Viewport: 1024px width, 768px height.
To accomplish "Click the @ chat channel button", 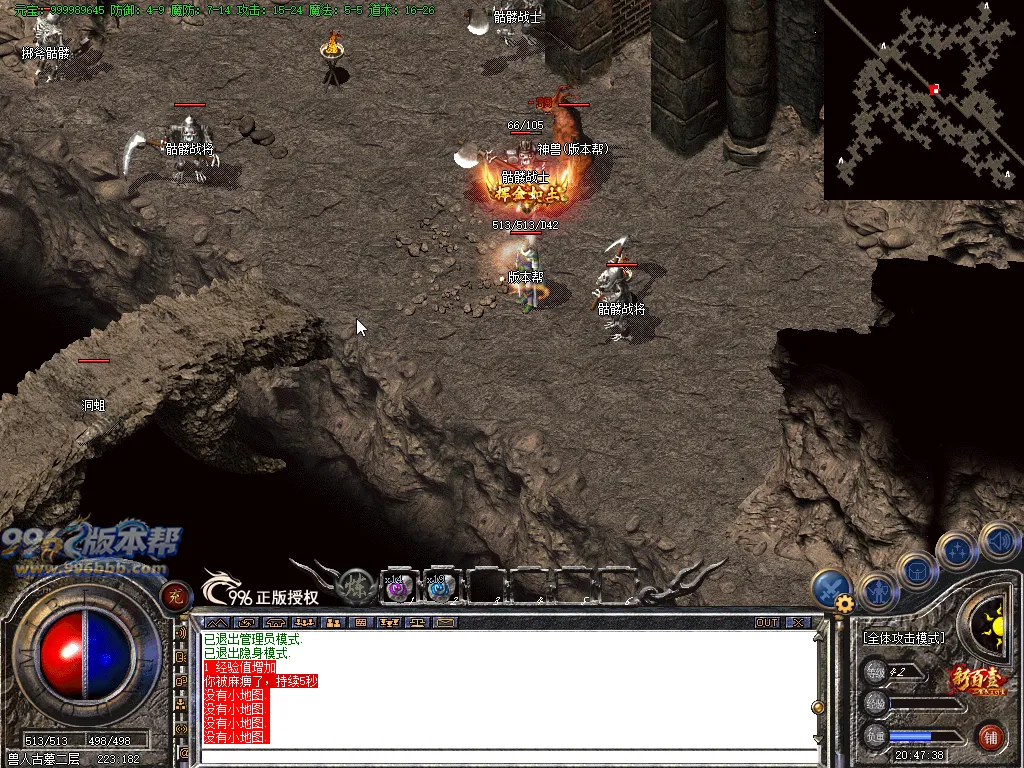I will click(183, 753).
